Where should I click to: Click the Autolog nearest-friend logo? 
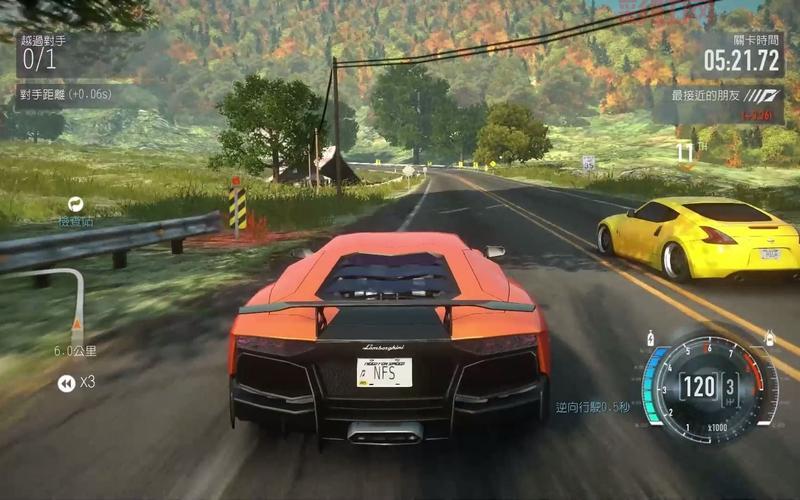765,96
